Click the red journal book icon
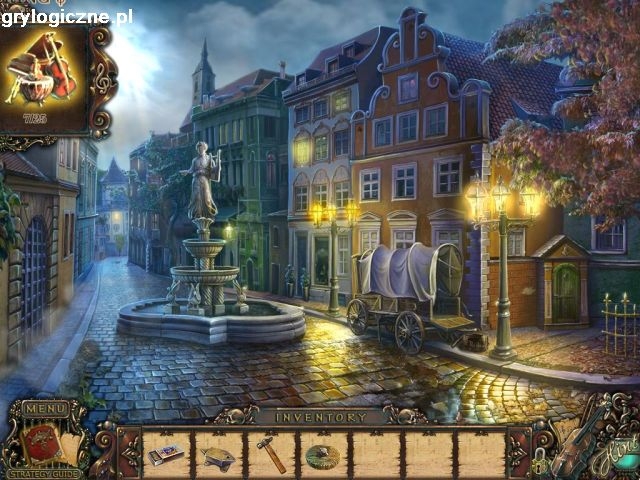Screen dimensions: 640x480 pyautogui.click(x=40, y=440)
